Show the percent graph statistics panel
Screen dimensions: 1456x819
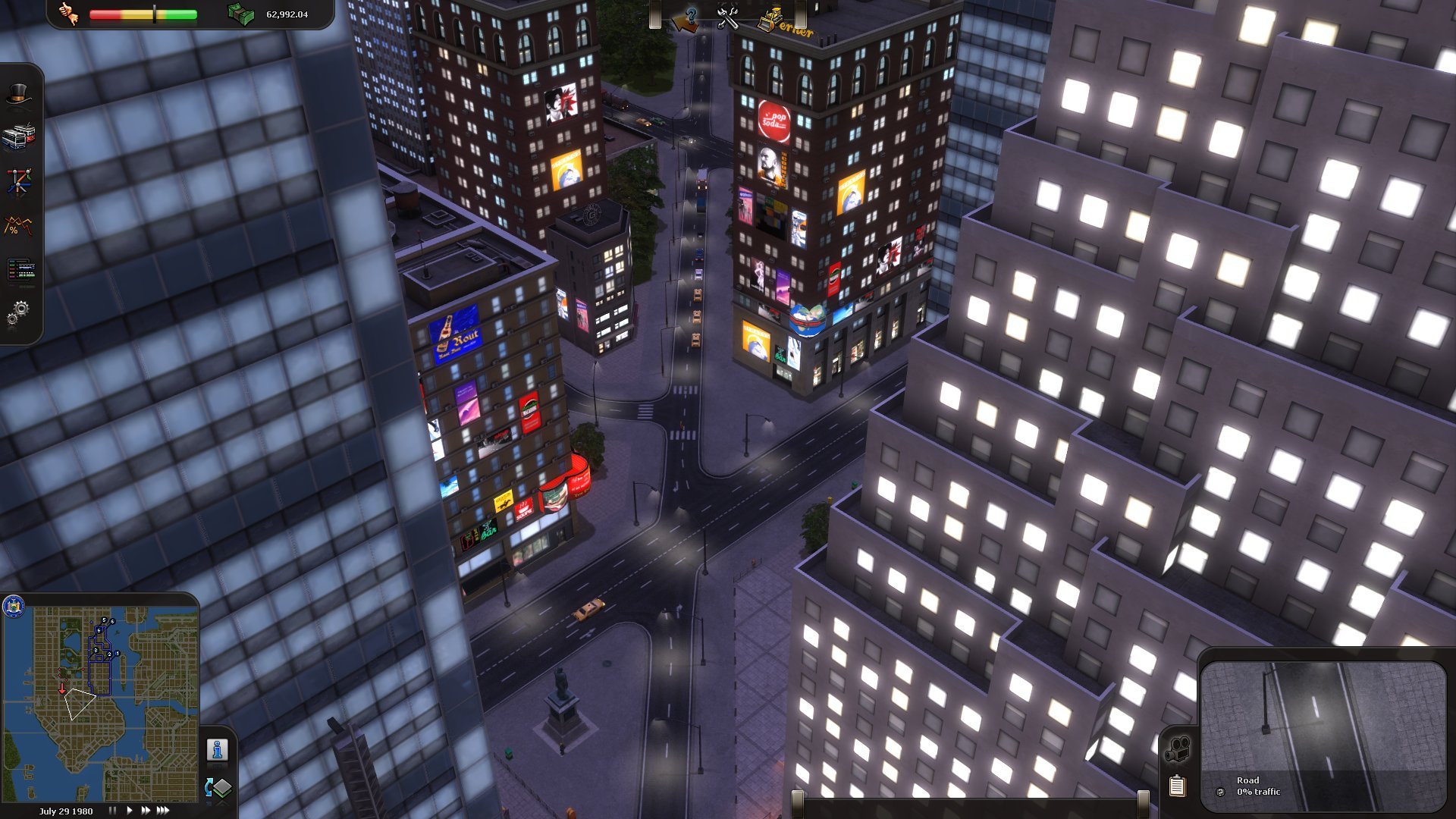pos(19,225)
